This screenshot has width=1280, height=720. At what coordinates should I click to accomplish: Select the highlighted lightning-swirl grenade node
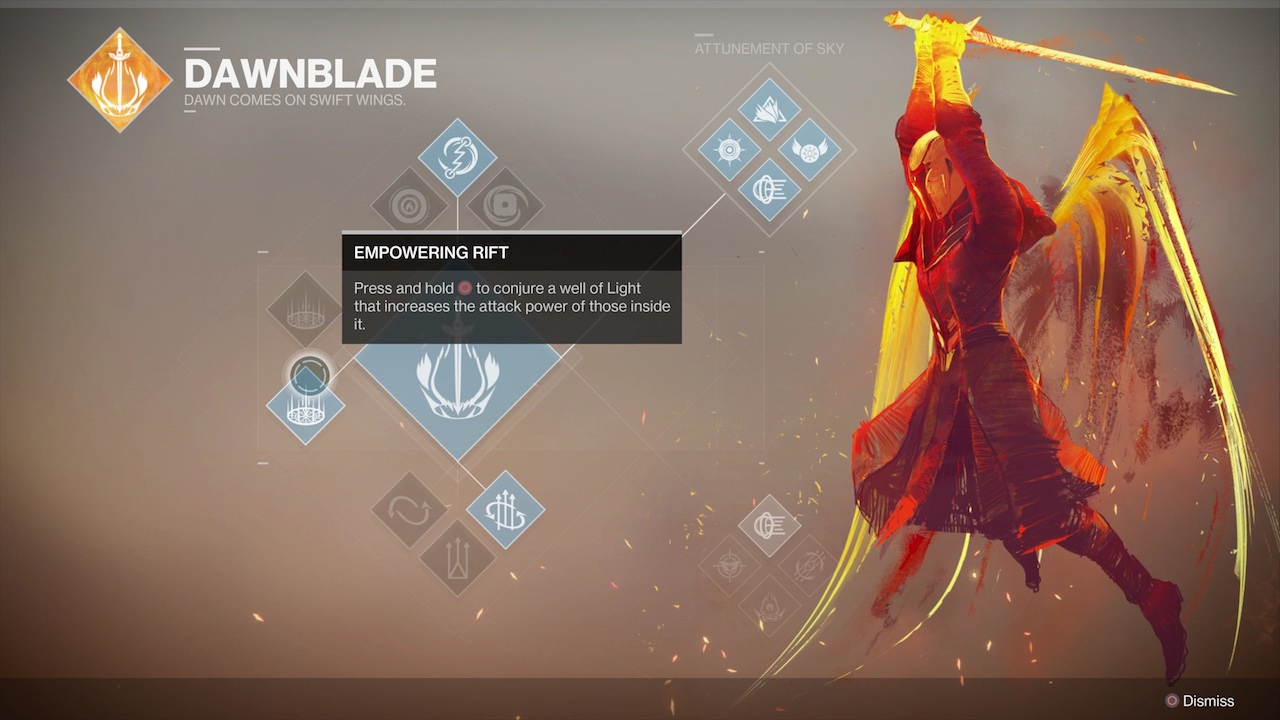click(457, 157)
